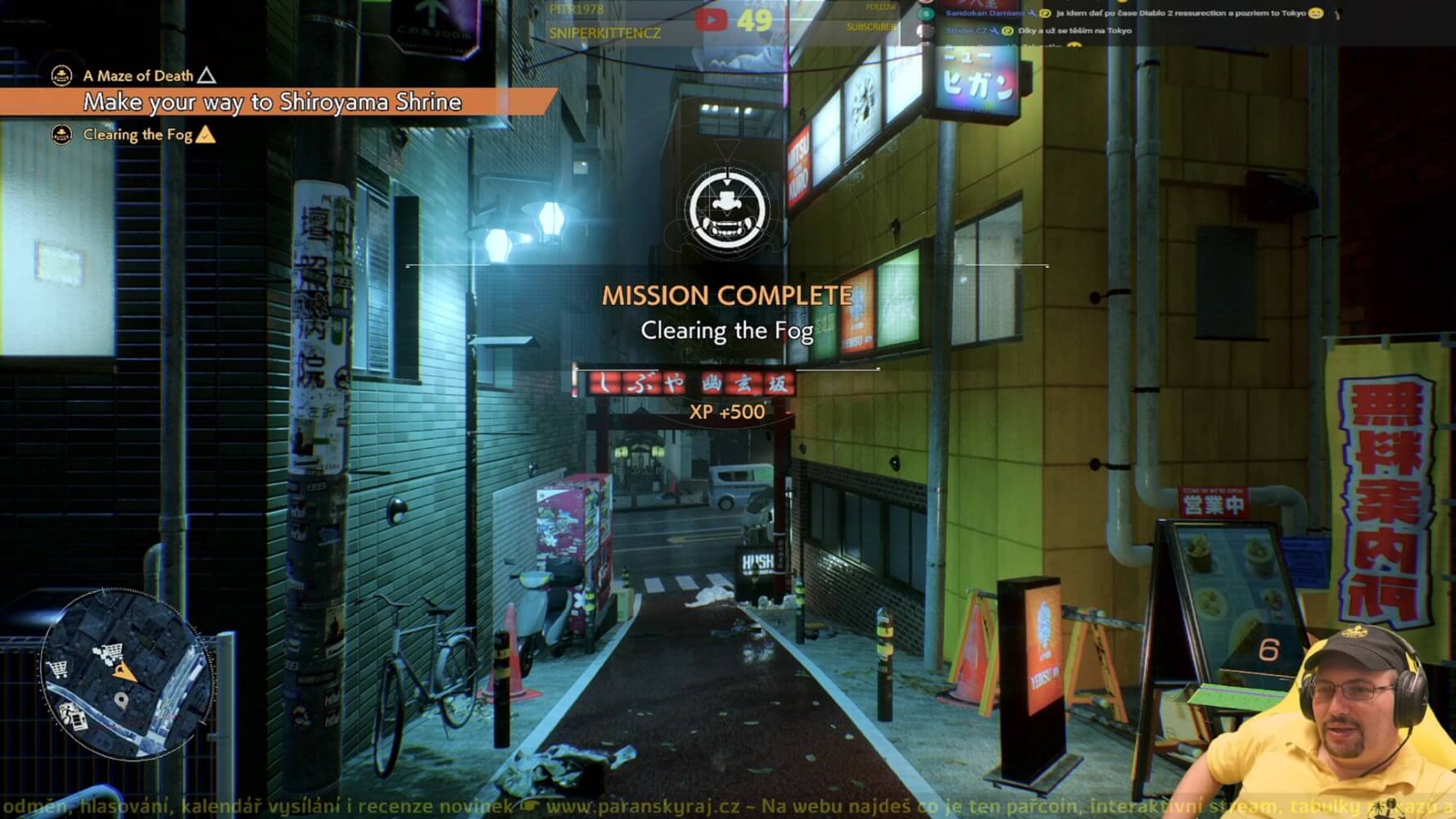1456x819 pixels.
Task: Select the A Maze of Death quest tracker
Action: (x=138, y=76)
